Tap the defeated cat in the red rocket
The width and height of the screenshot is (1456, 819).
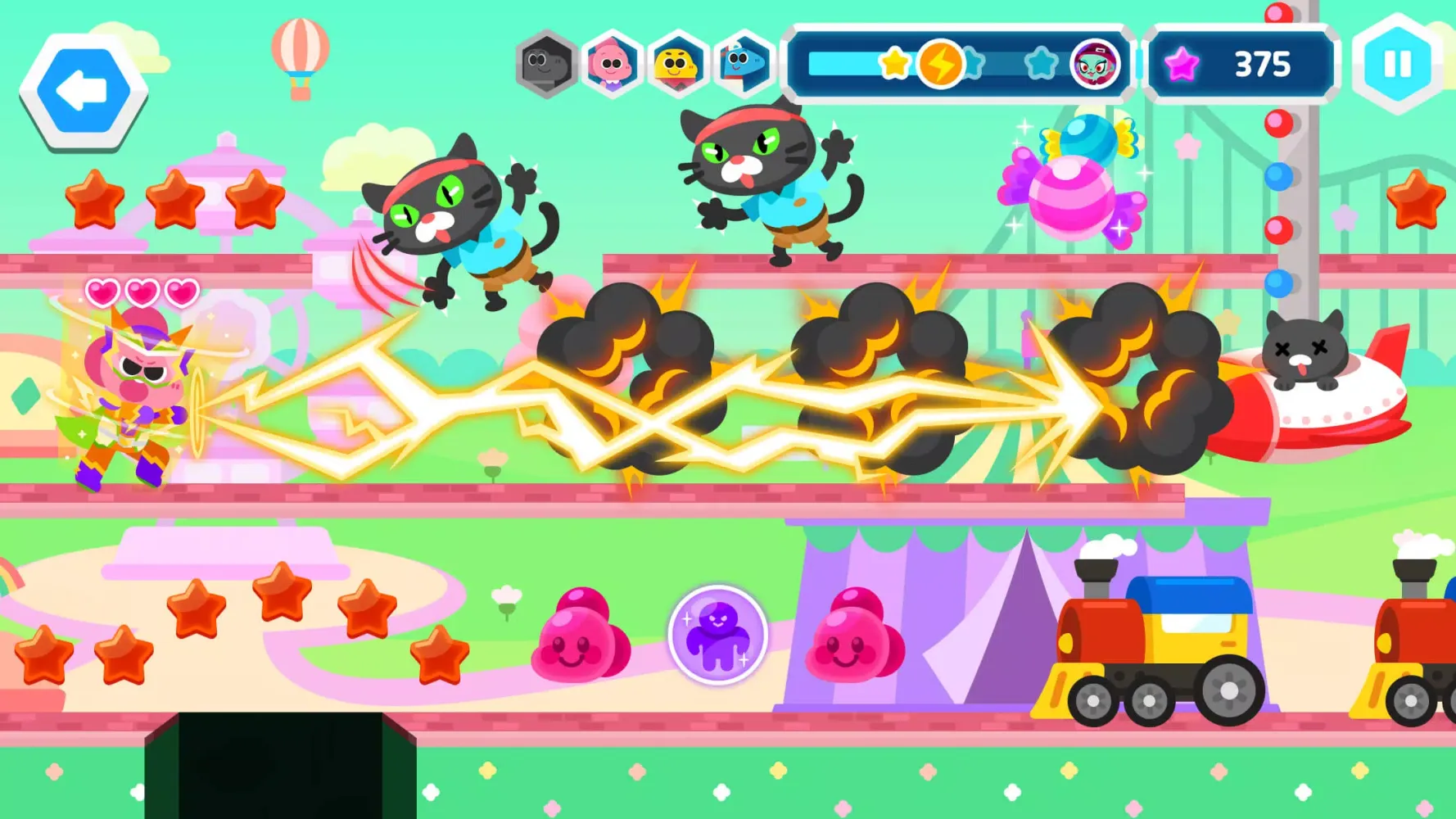coord(1302,352)
